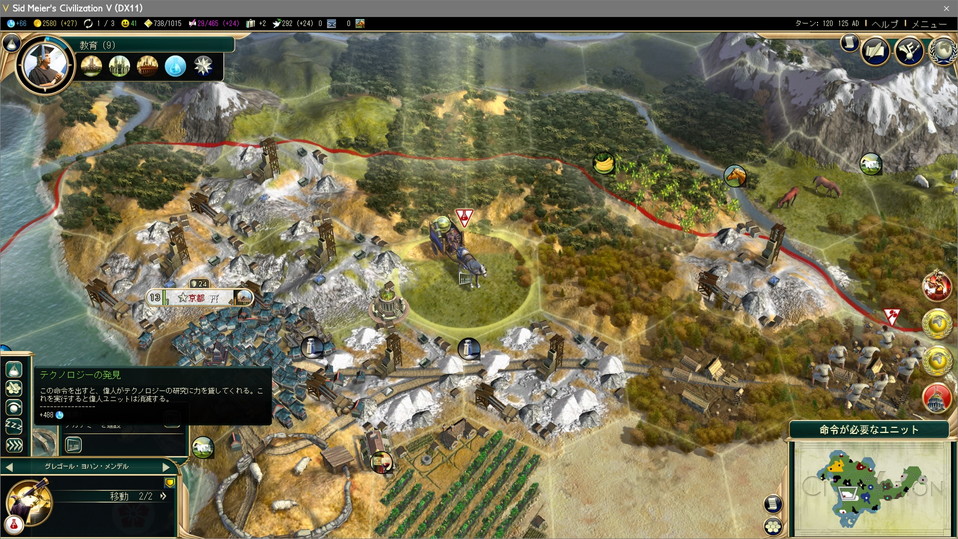The height and width of the screenshot is (539, 958).
Task: Close the game window
Action: (946, 7)
